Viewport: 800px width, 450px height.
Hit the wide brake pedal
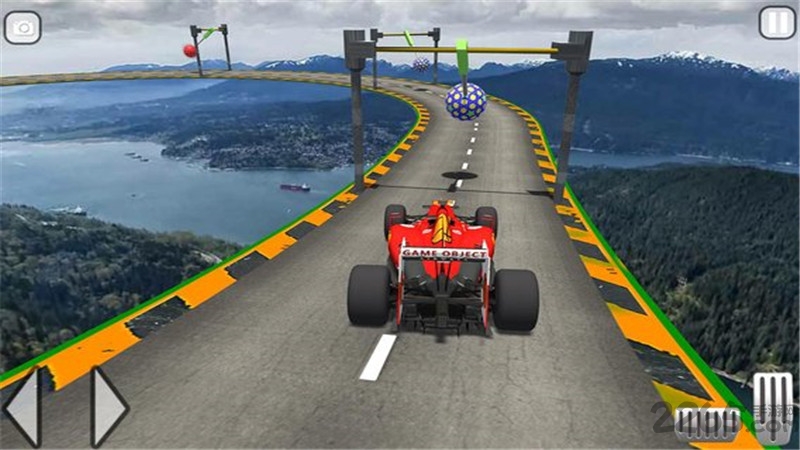(x=706, y=424)
